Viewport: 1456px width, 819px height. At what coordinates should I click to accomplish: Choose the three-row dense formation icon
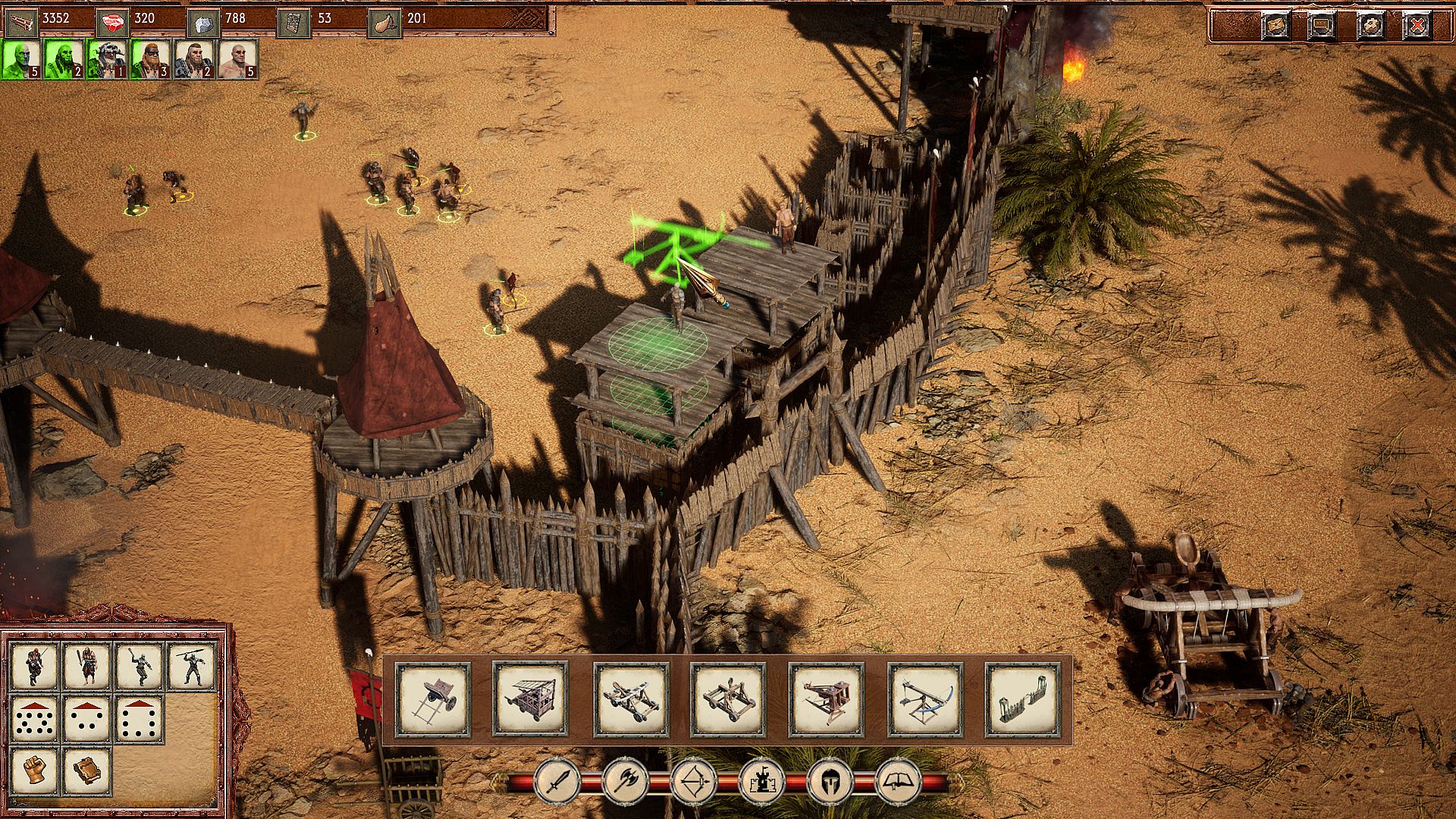pos(35,719)
